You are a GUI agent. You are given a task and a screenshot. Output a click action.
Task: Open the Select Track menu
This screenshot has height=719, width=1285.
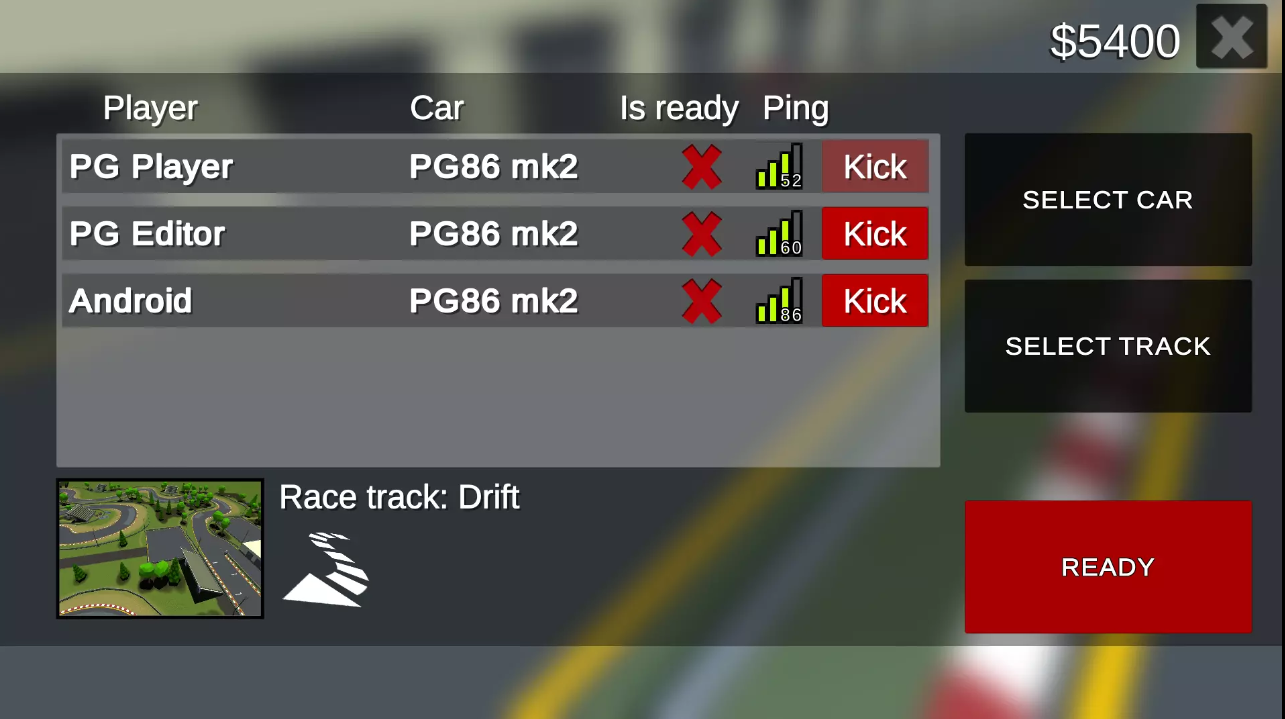coord(1107,346)
